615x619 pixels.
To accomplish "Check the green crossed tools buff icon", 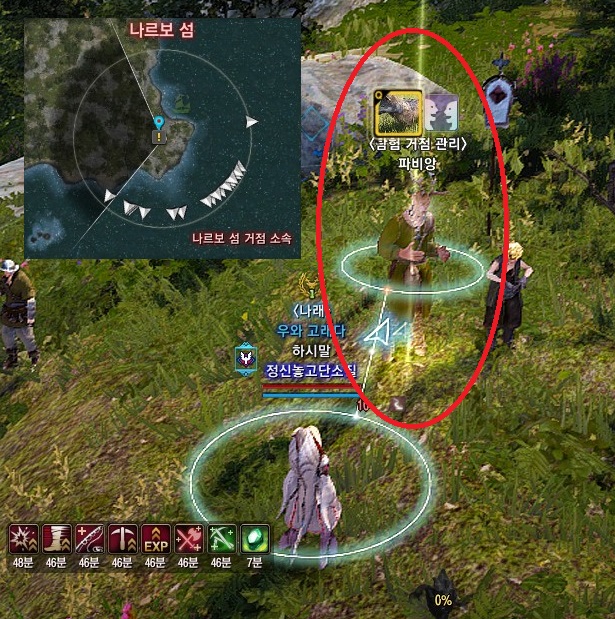I will coord(219,540).
